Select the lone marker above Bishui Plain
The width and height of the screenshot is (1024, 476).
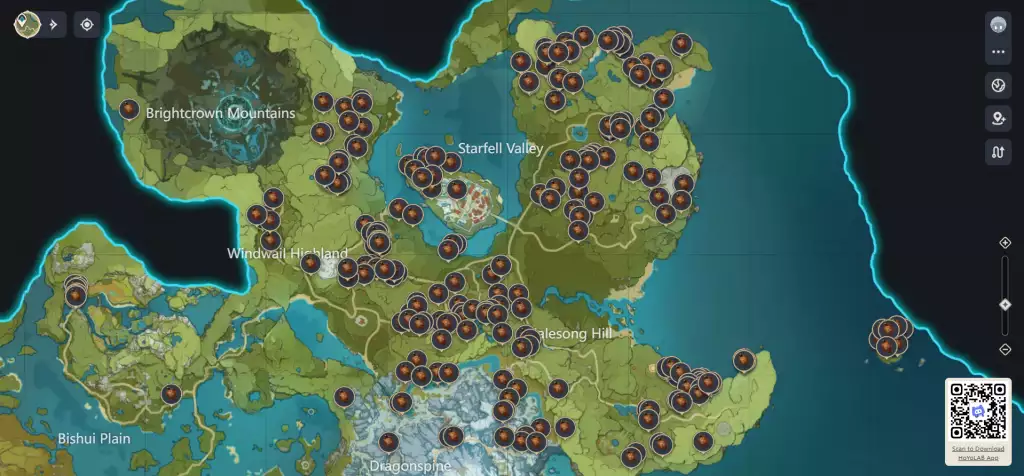171,394
